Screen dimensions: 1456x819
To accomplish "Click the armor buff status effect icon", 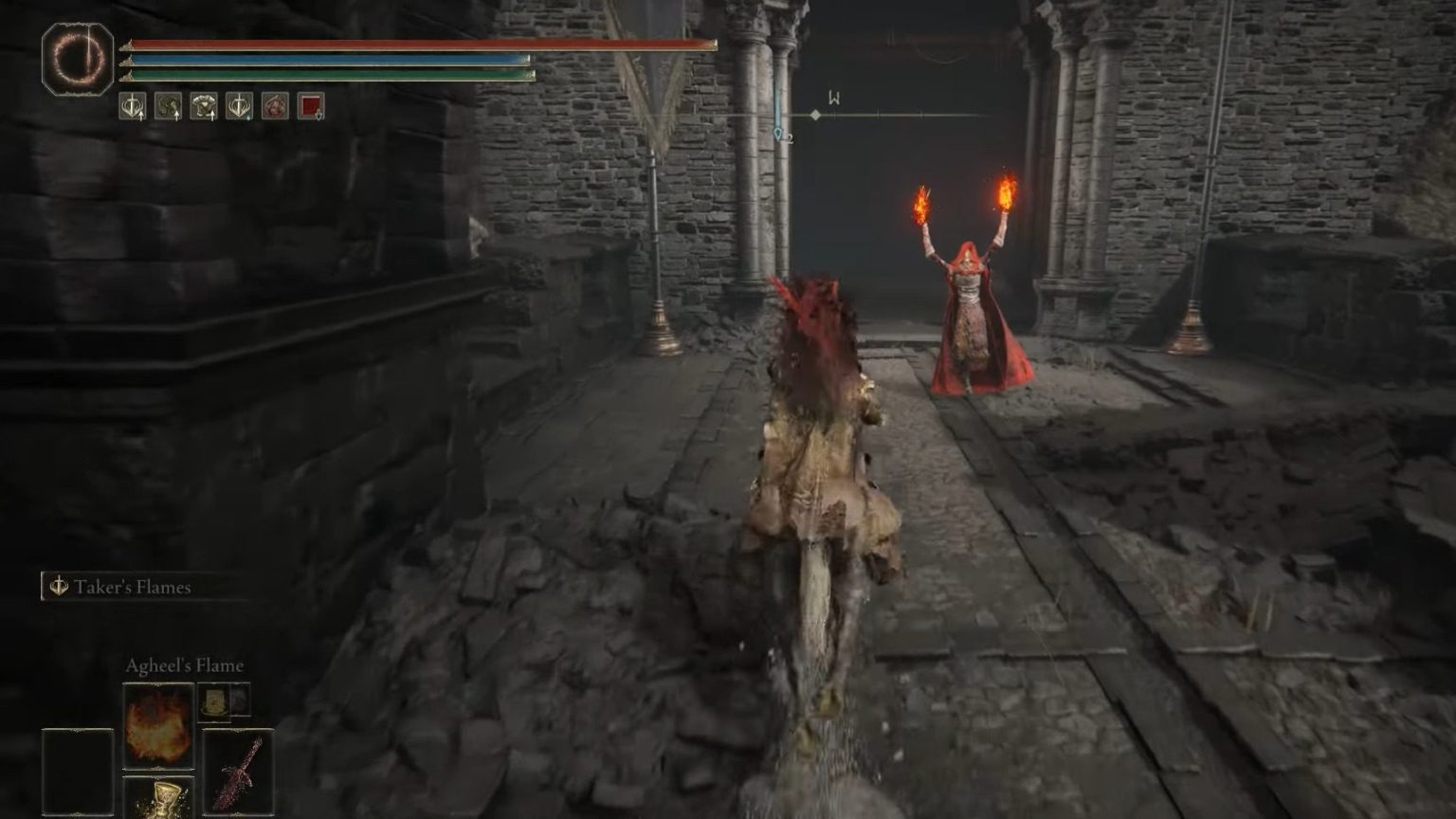I will coord(202,106).
